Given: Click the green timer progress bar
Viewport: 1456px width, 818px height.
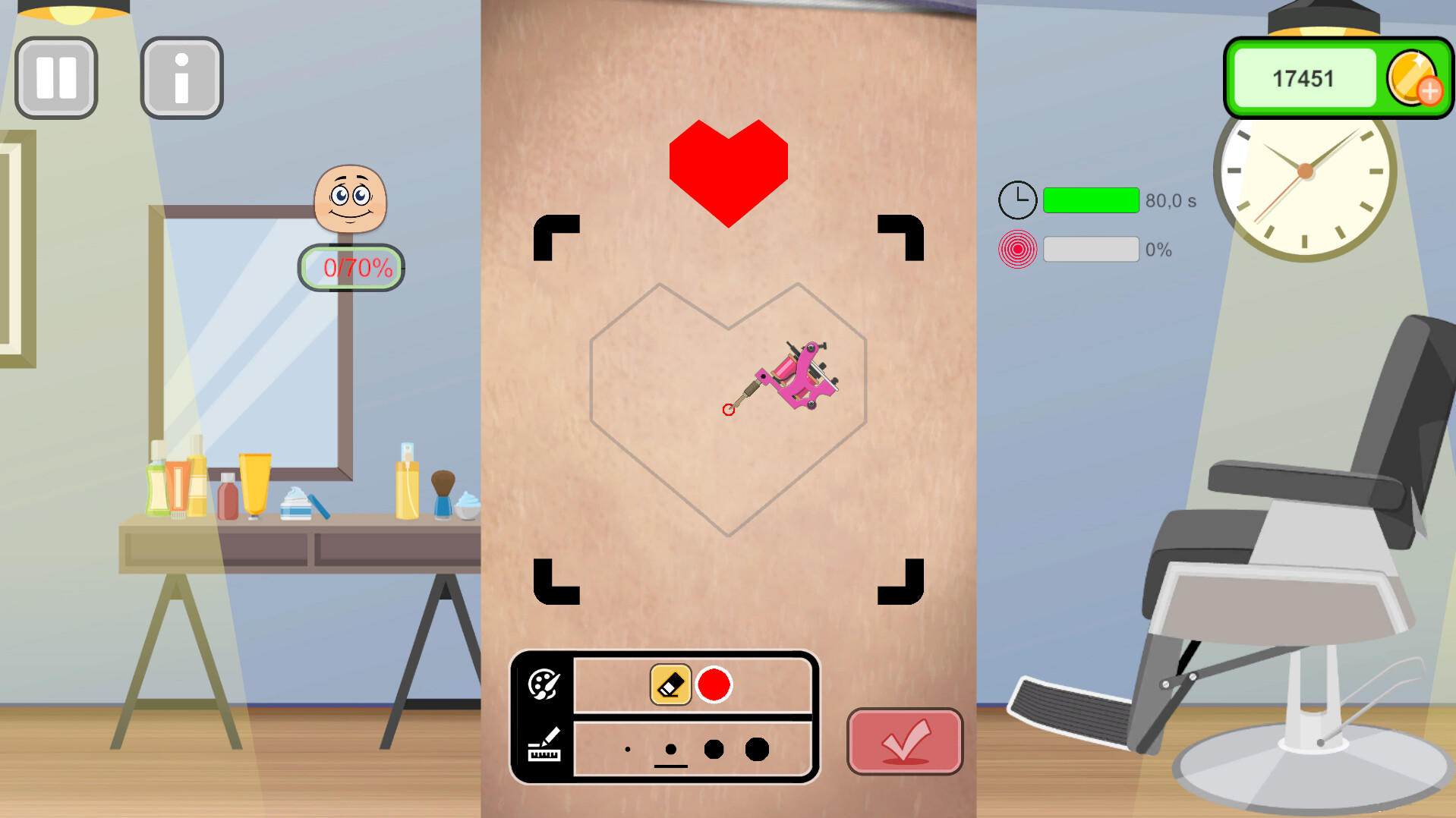Looking at the screenshot, I should coord(1091,200).
